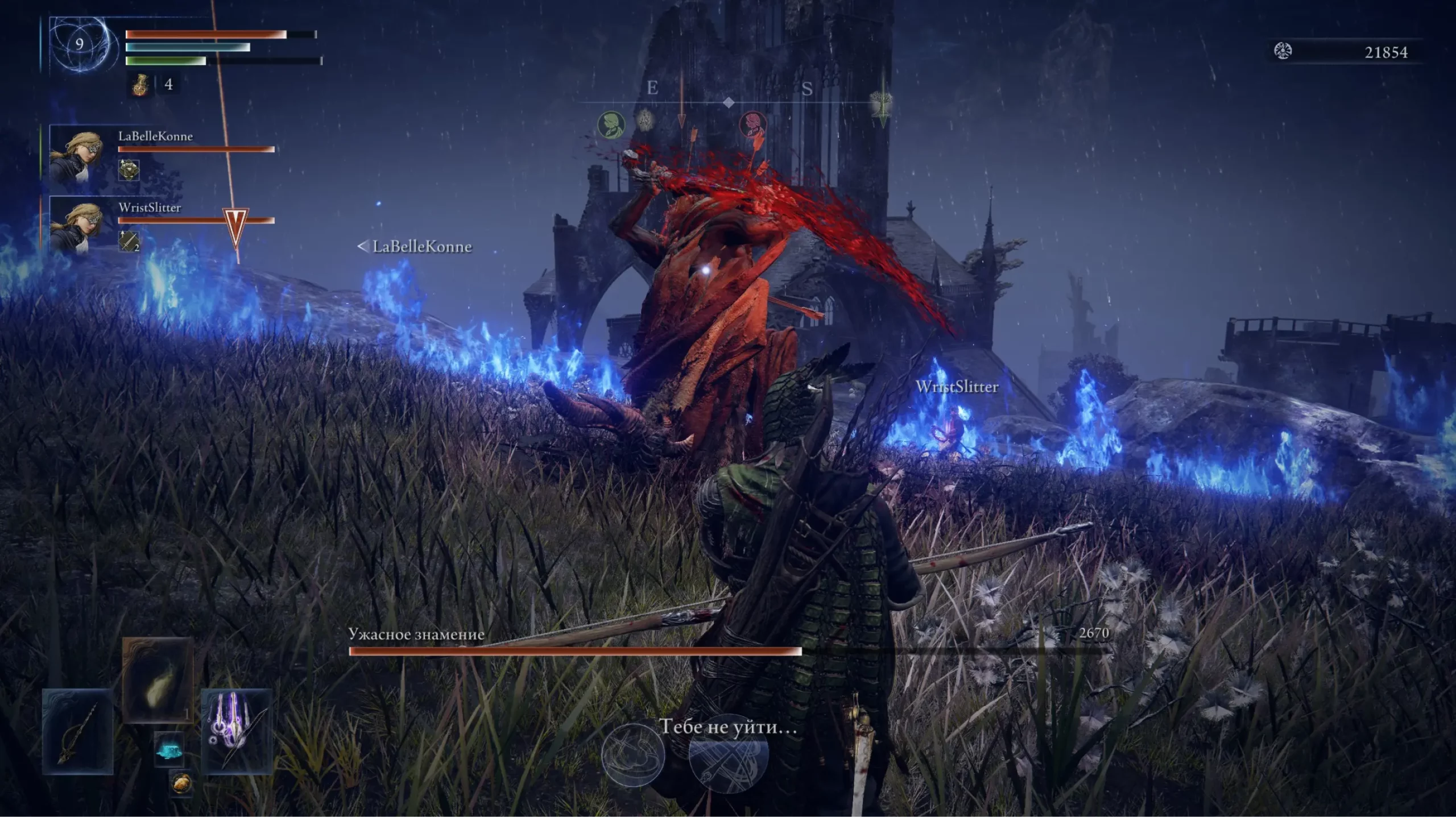Select the glowing tree compass marker
This screenshot has height=817, width=1456.
(x=881, y=105)
